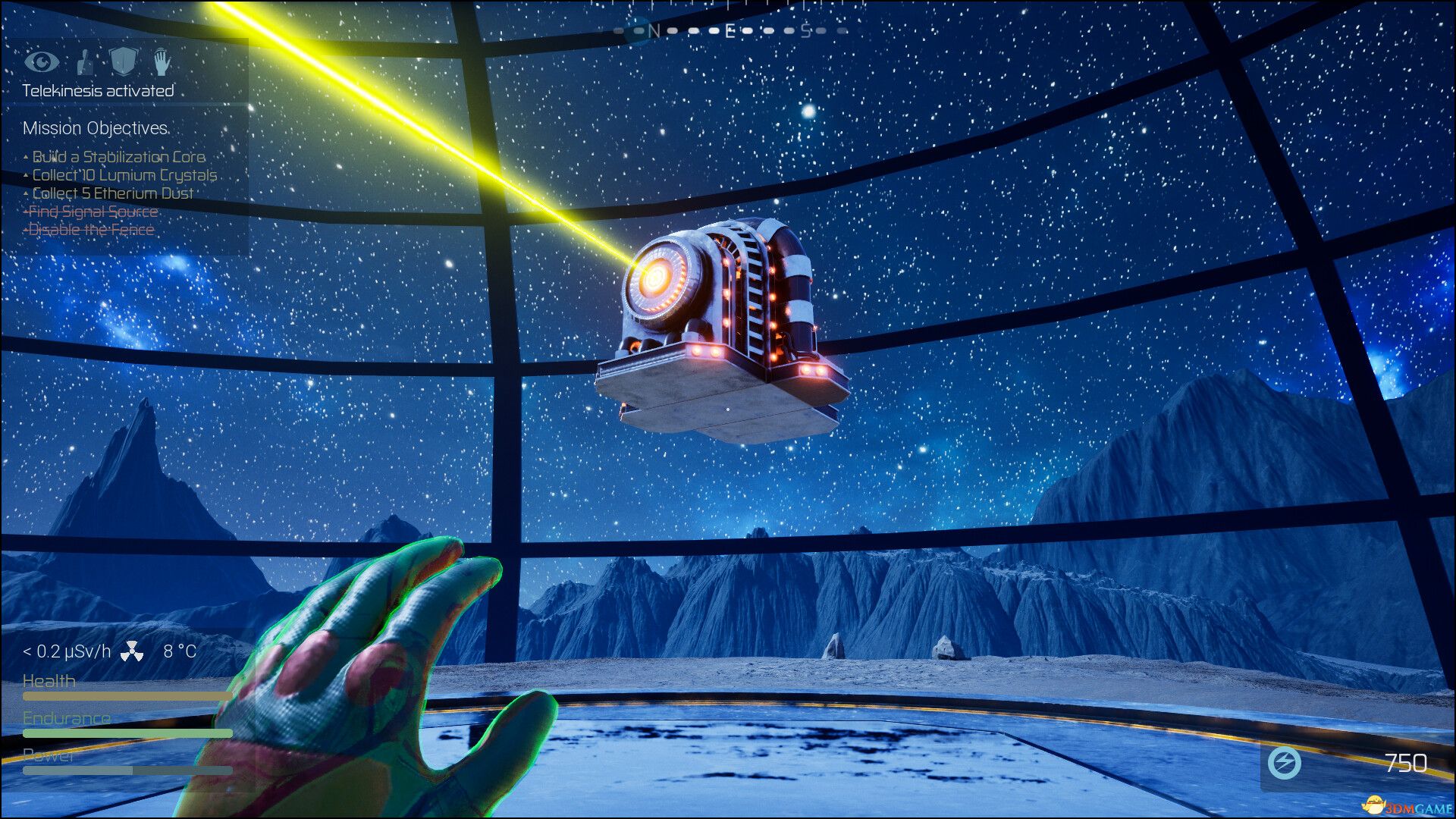The height and width of the screenshot is (819, 1456).
Task: Click the crossed-out Find Signal Source objective
Action: click(93, 212)
